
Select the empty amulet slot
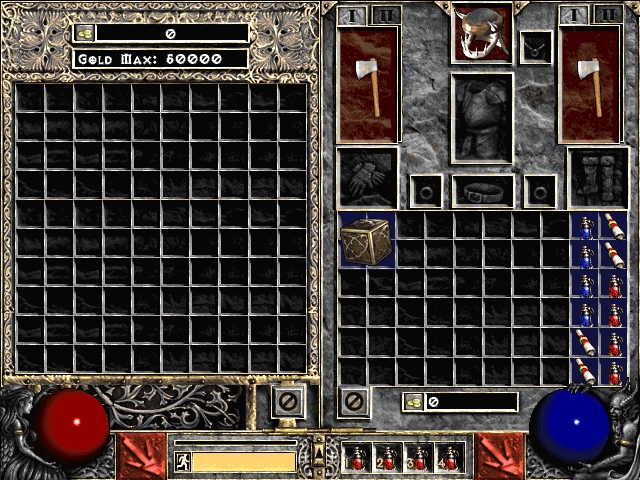point(536,46)
